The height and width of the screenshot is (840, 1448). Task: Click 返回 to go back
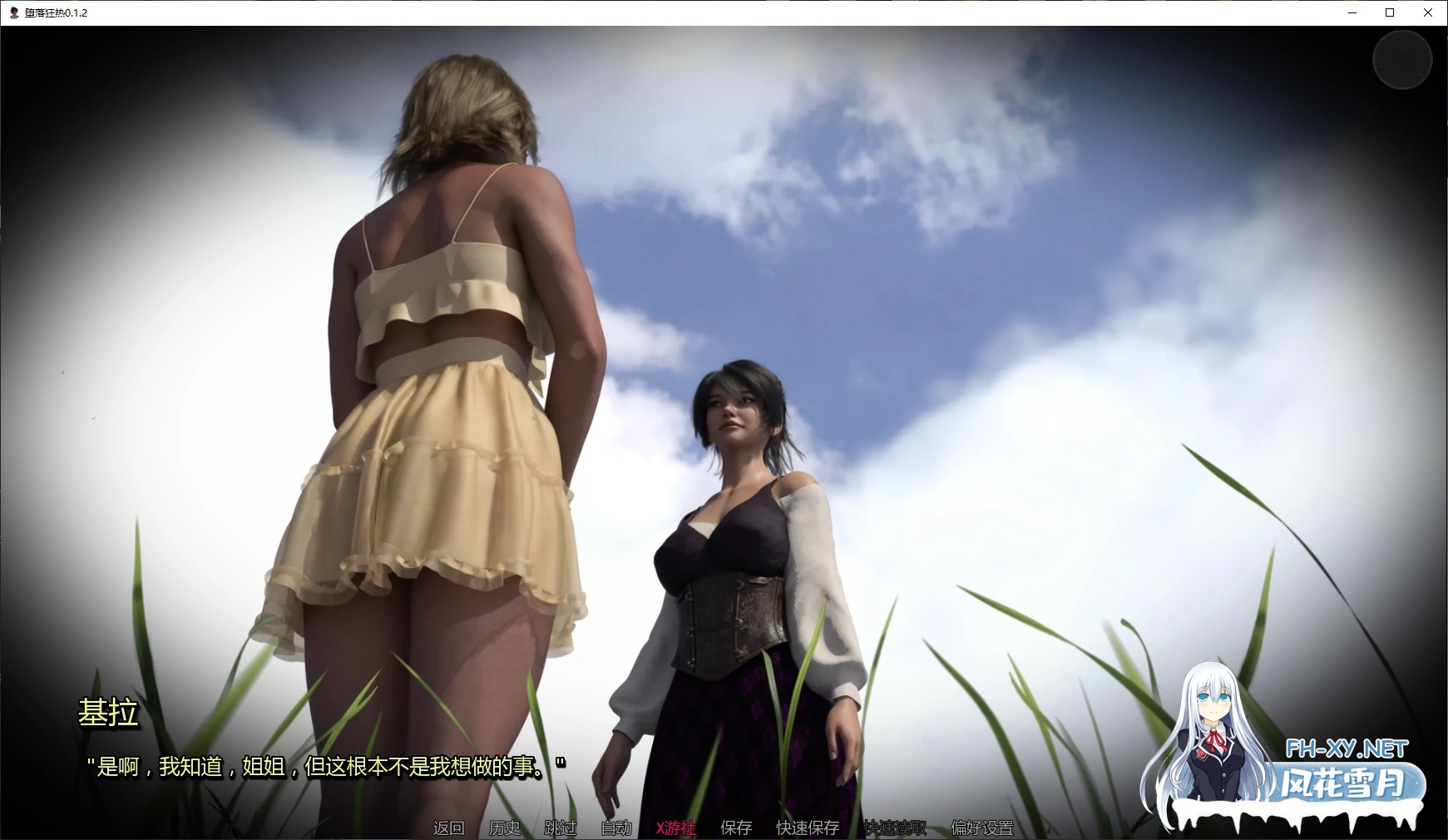click(448, 828)
